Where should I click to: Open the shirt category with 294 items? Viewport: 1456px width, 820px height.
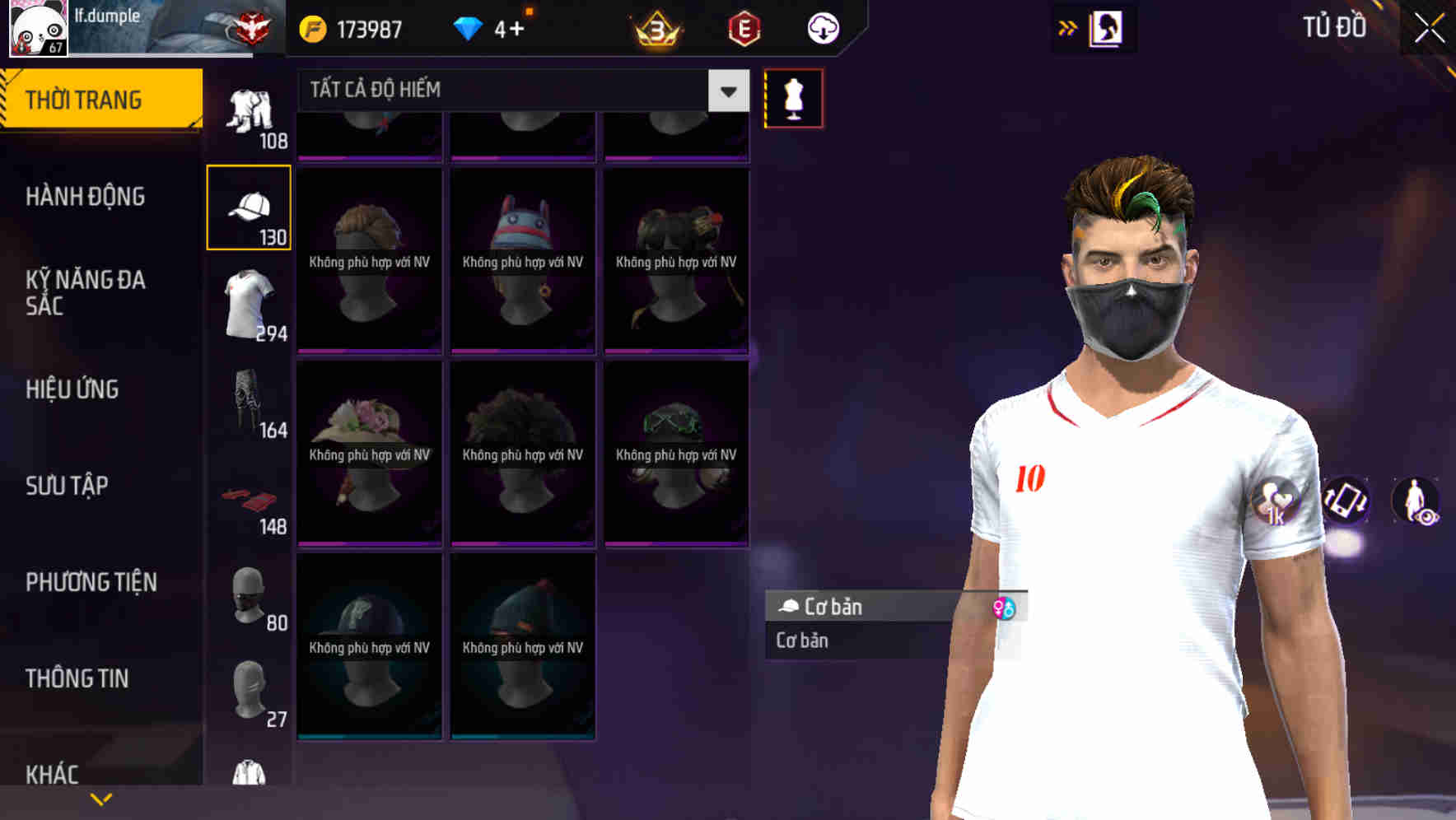[x=249, y=305]
